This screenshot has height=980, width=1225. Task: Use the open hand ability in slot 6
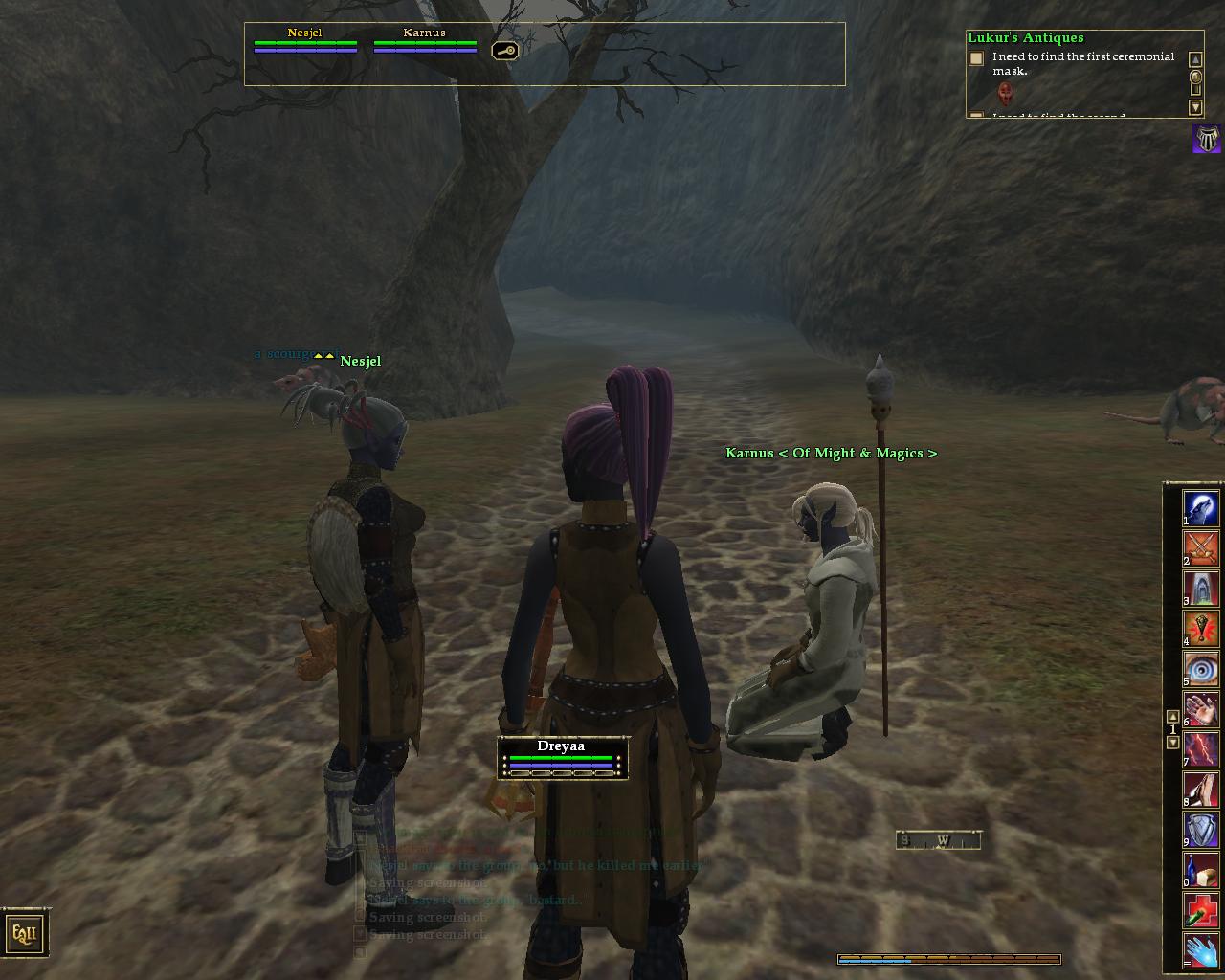tap(1201, 708)
